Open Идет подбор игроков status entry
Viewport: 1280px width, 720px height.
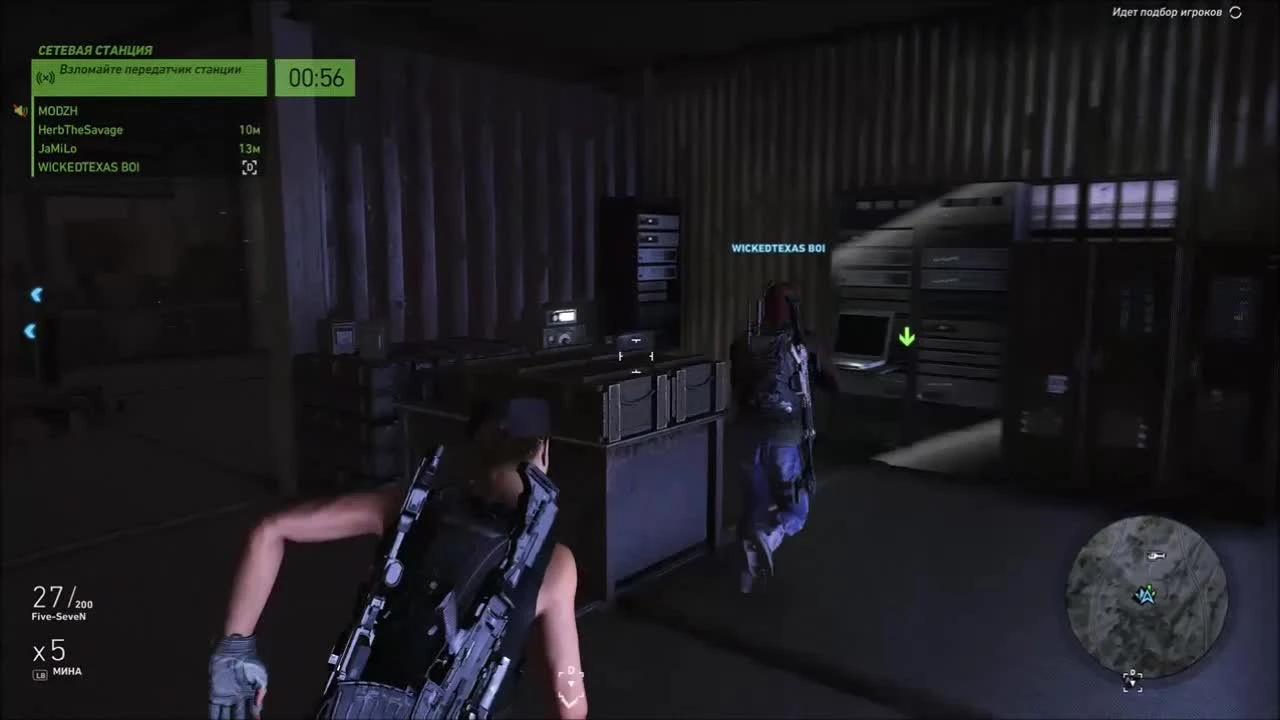tap(1165, 13)
